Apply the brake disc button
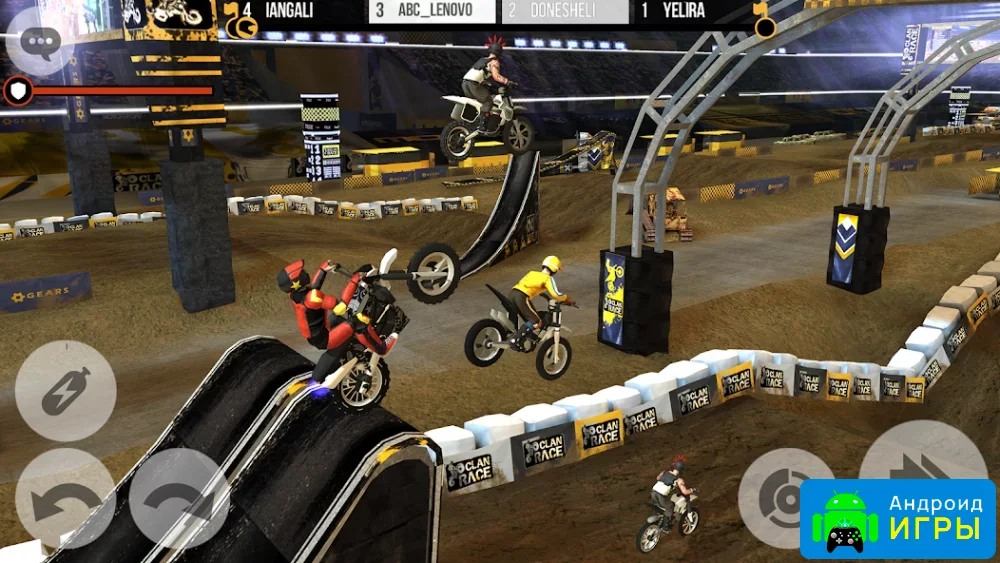The width and height of the screenshot is (1000, 563). [786, 496]
